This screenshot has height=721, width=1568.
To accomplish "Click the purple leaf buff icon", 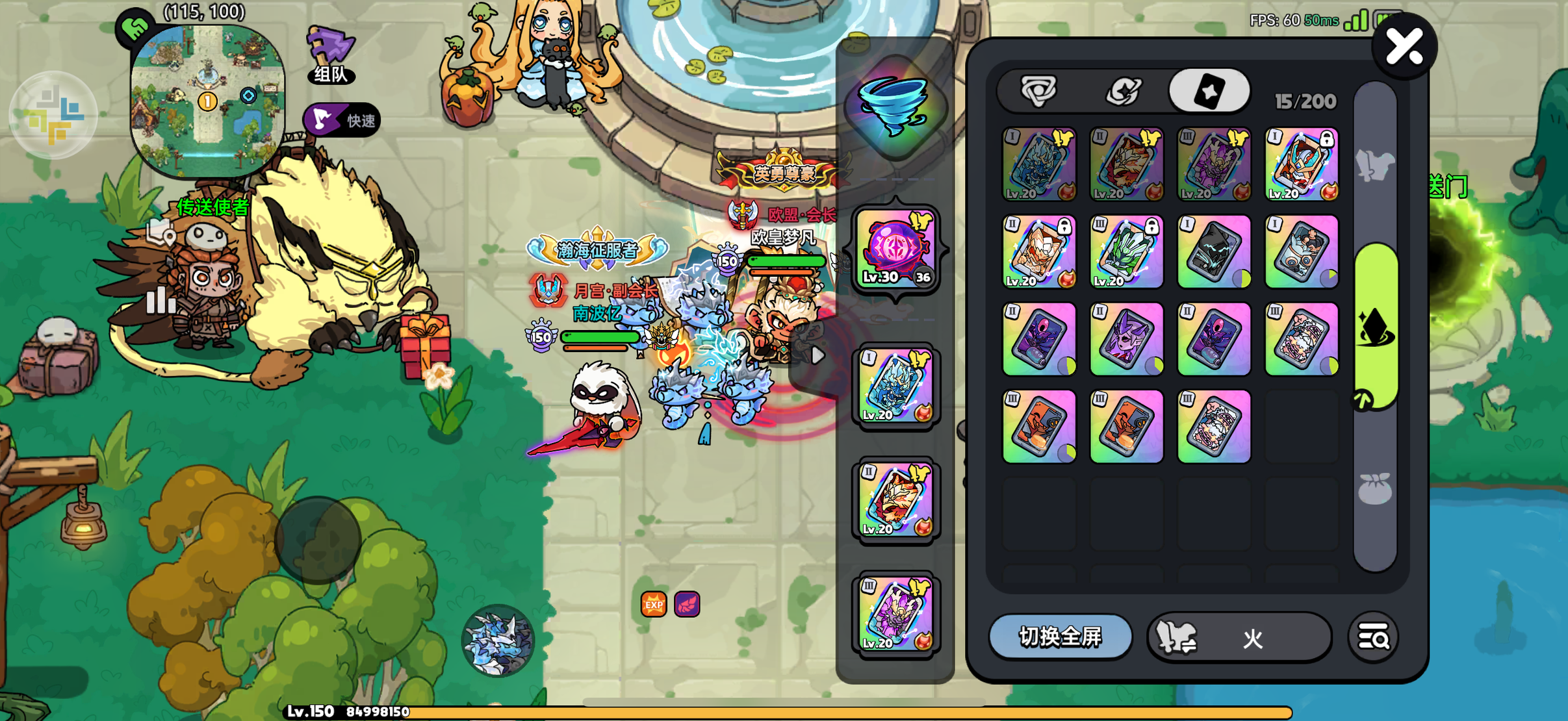I will [687, 605].
